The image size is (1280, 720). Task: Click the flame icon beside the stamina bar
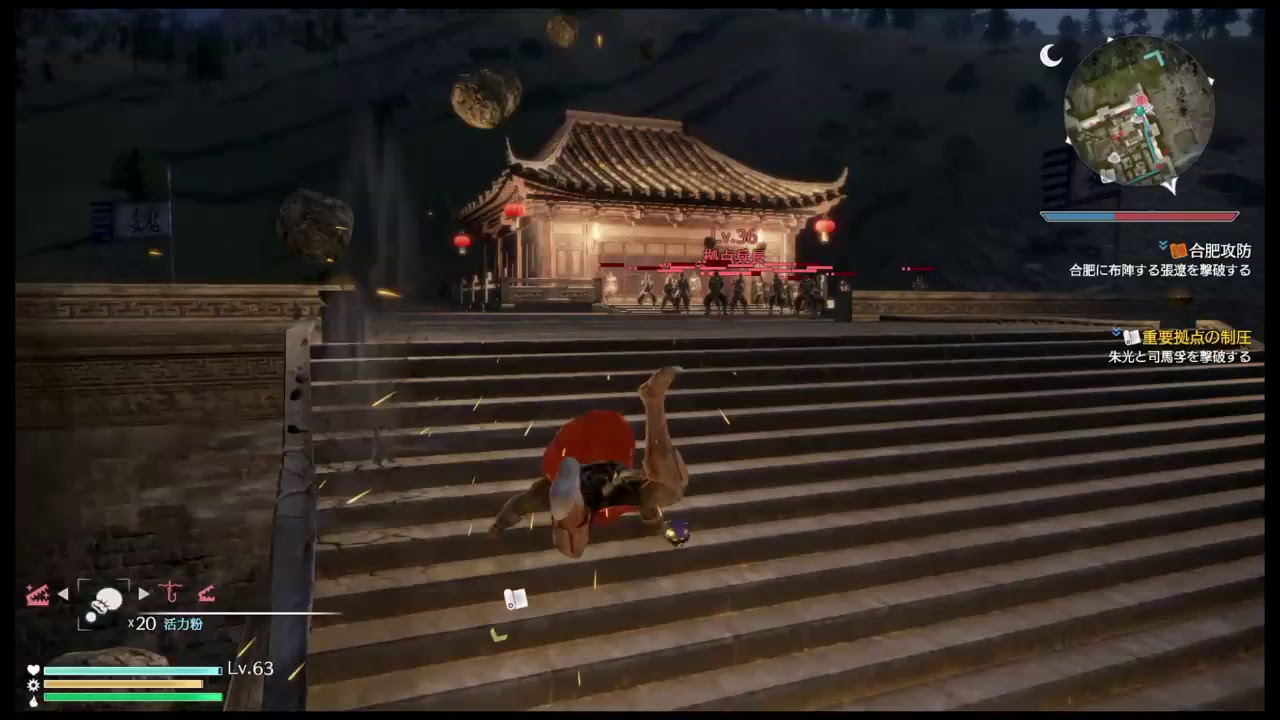(33, 702)
